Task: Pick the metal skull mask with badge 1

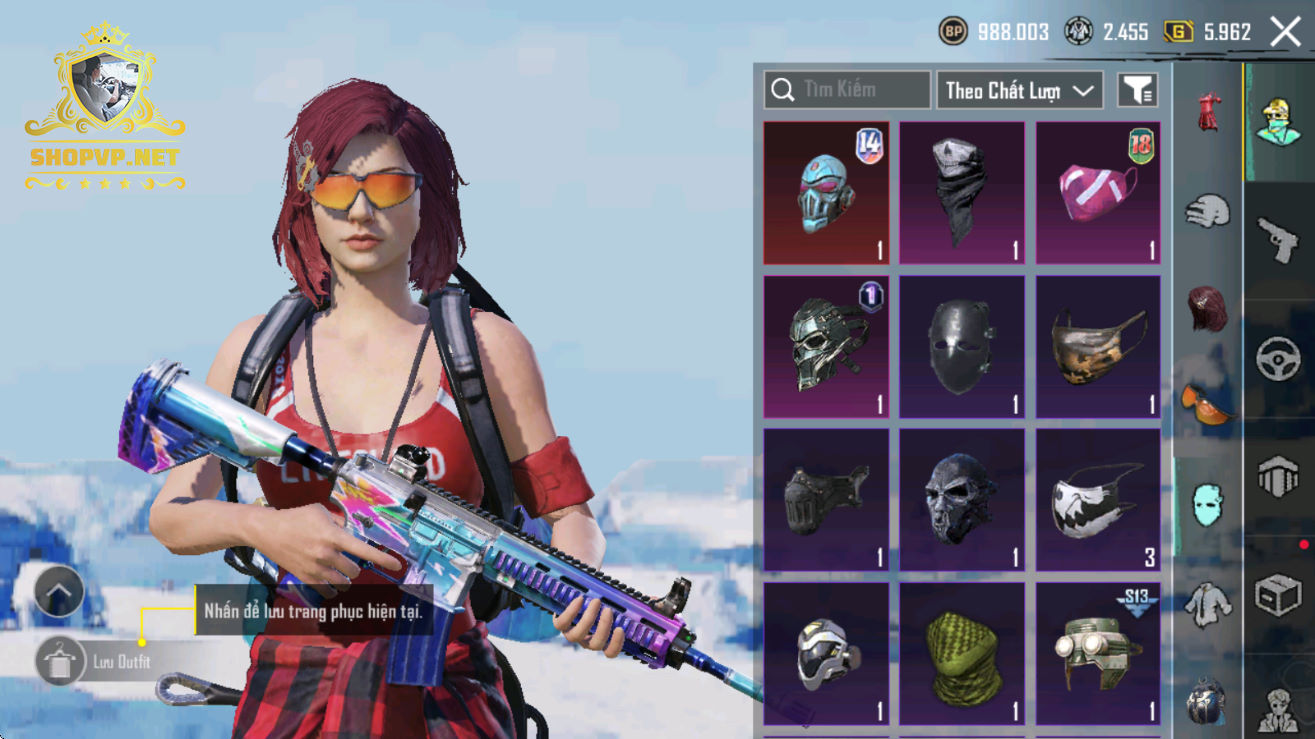Action: (826, 346)
